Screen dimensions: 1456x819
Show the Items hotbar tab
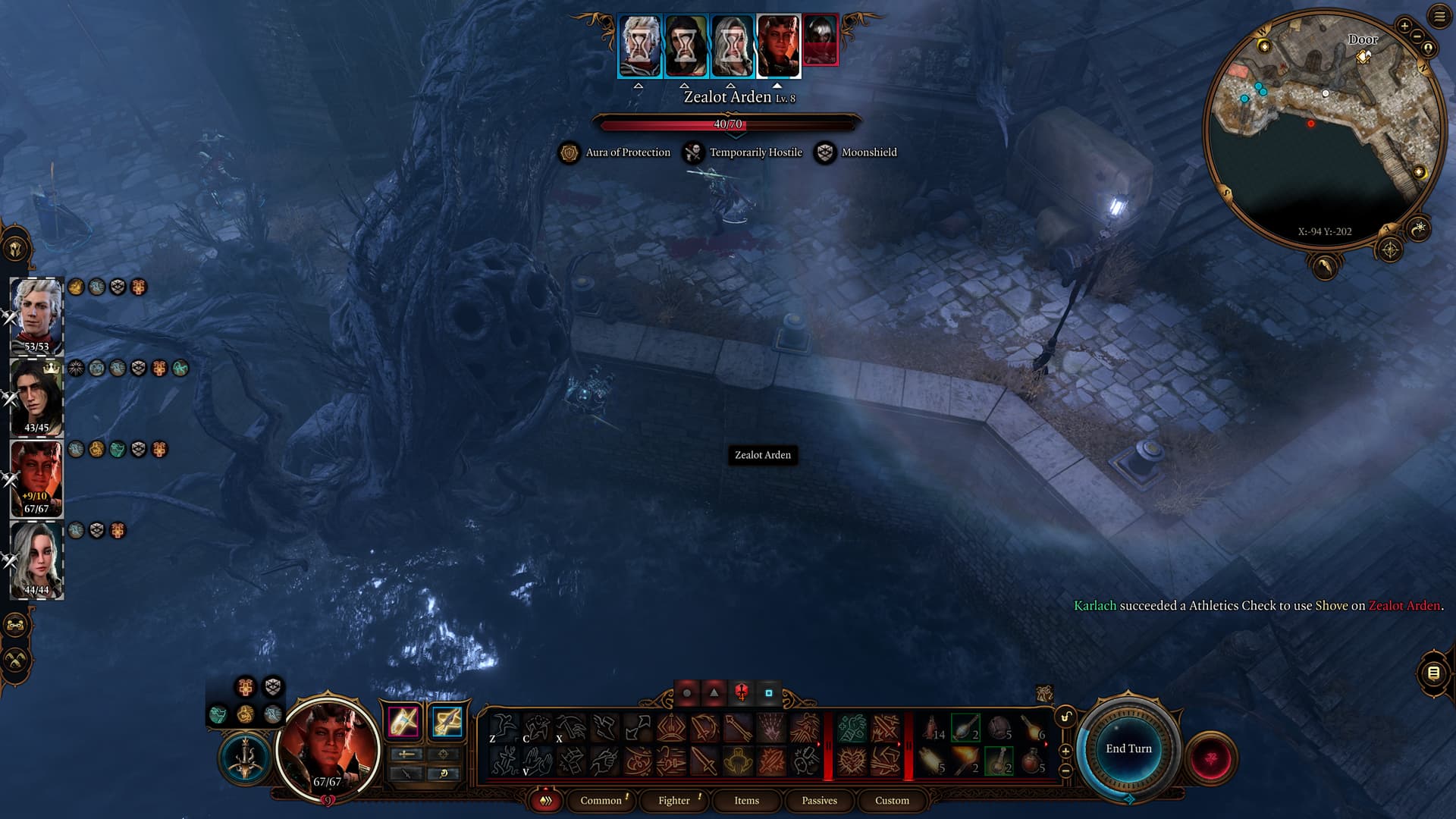(746, 800)
